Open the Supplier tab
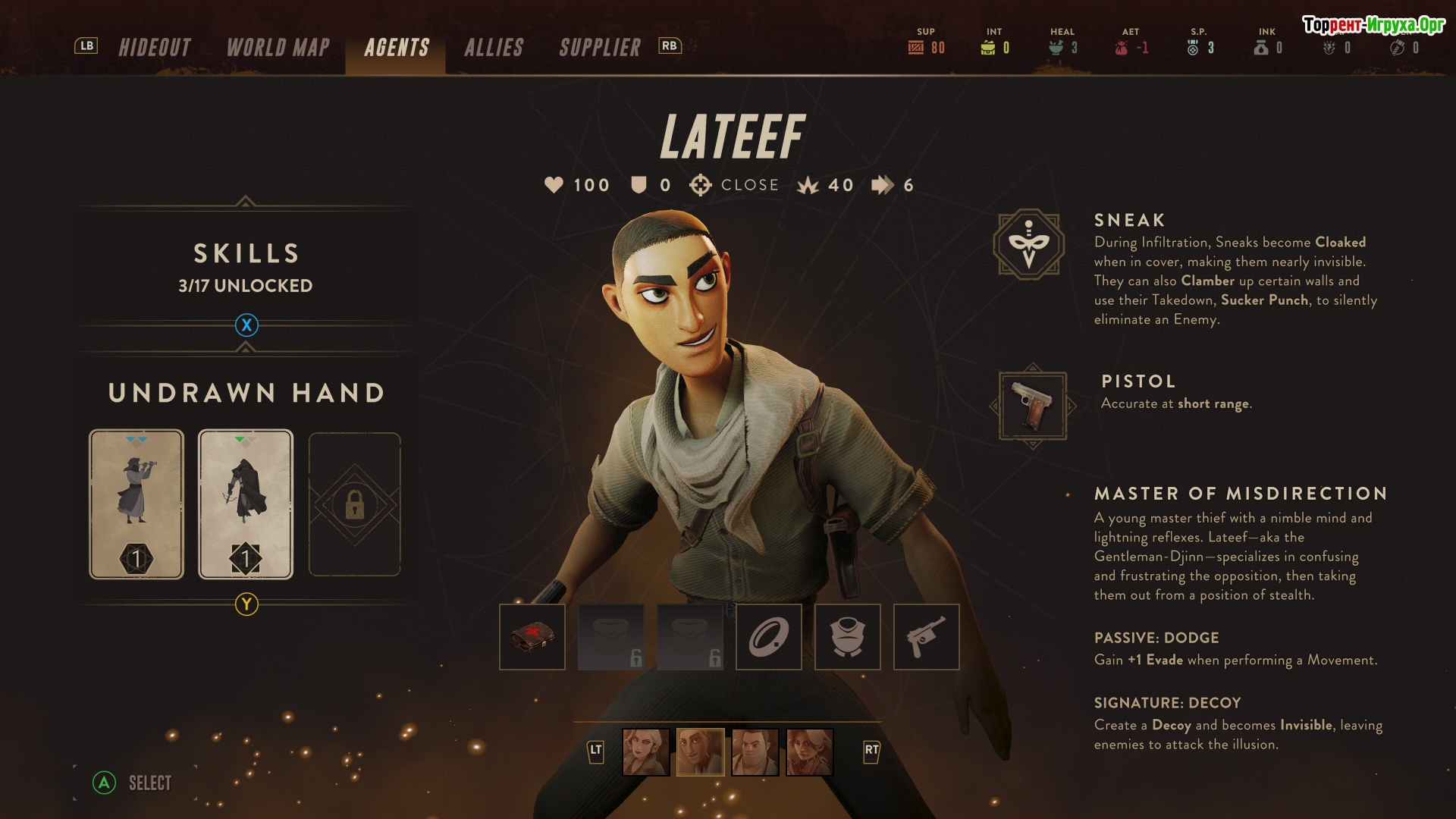This screenshot has width=1456, height=819. tap(600, 48)
